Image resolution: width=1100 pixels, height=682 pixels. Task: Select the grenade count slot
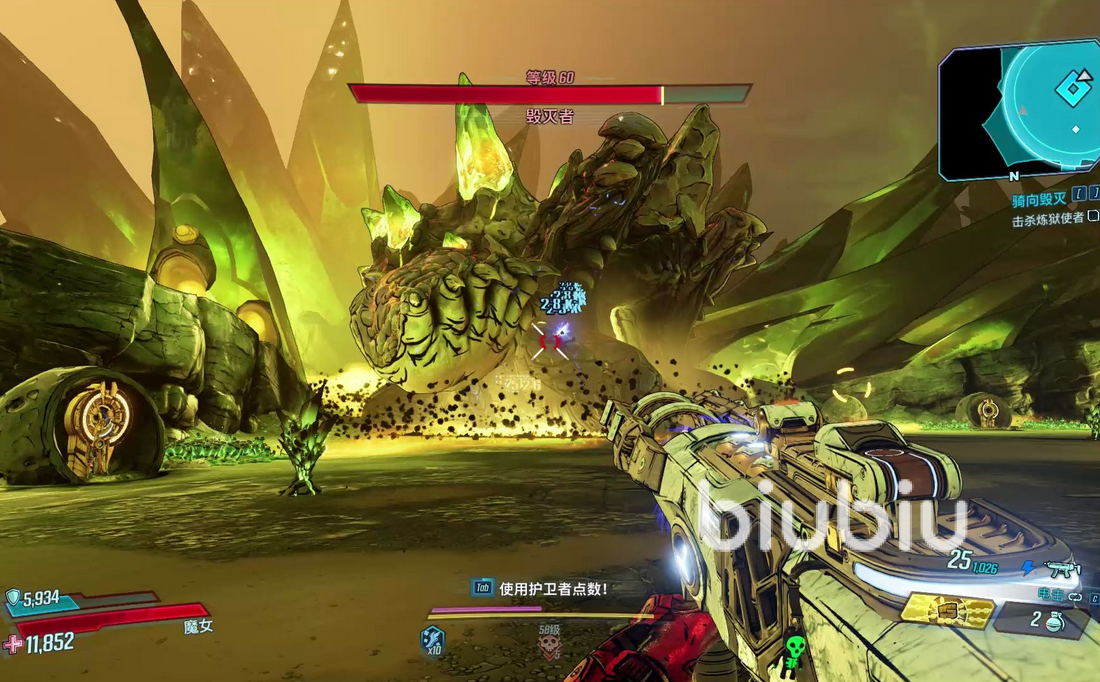(x=1047, y=622)
